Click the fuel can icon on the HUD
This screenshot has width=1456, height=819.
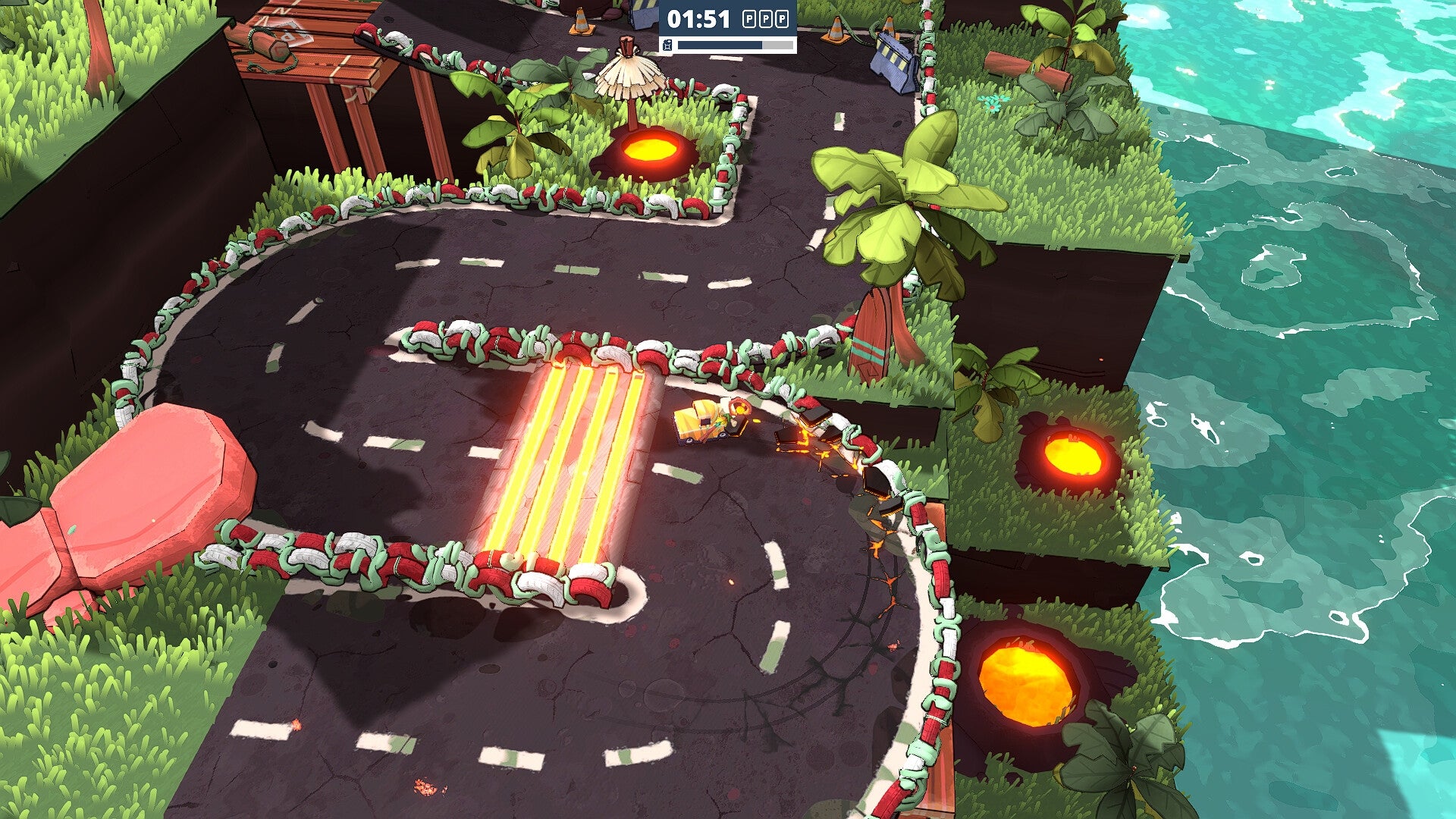pyautogui.click(x=667, y=46)
